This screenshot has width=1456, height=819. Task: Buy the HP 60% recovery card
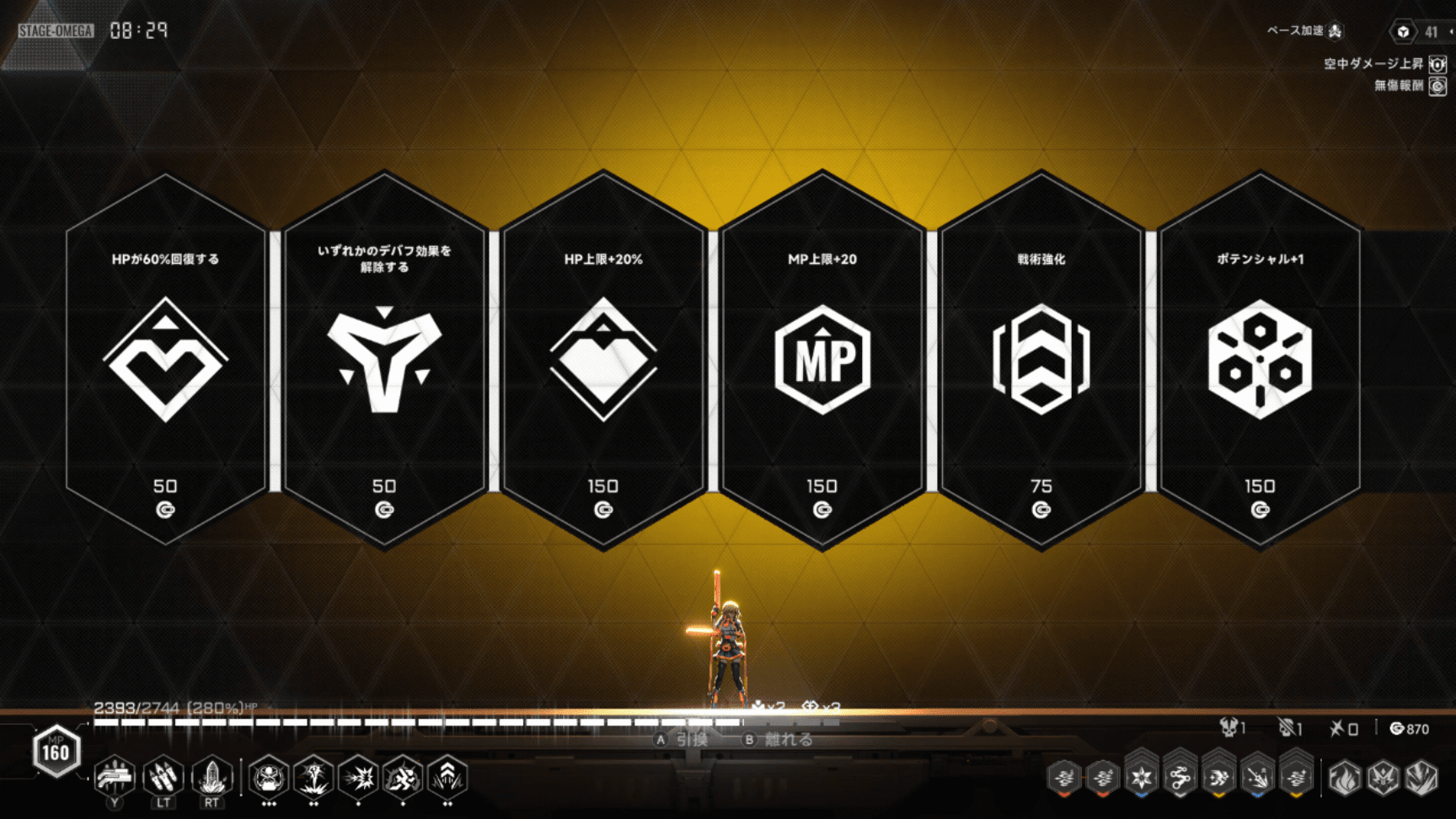tap(165, 360)
